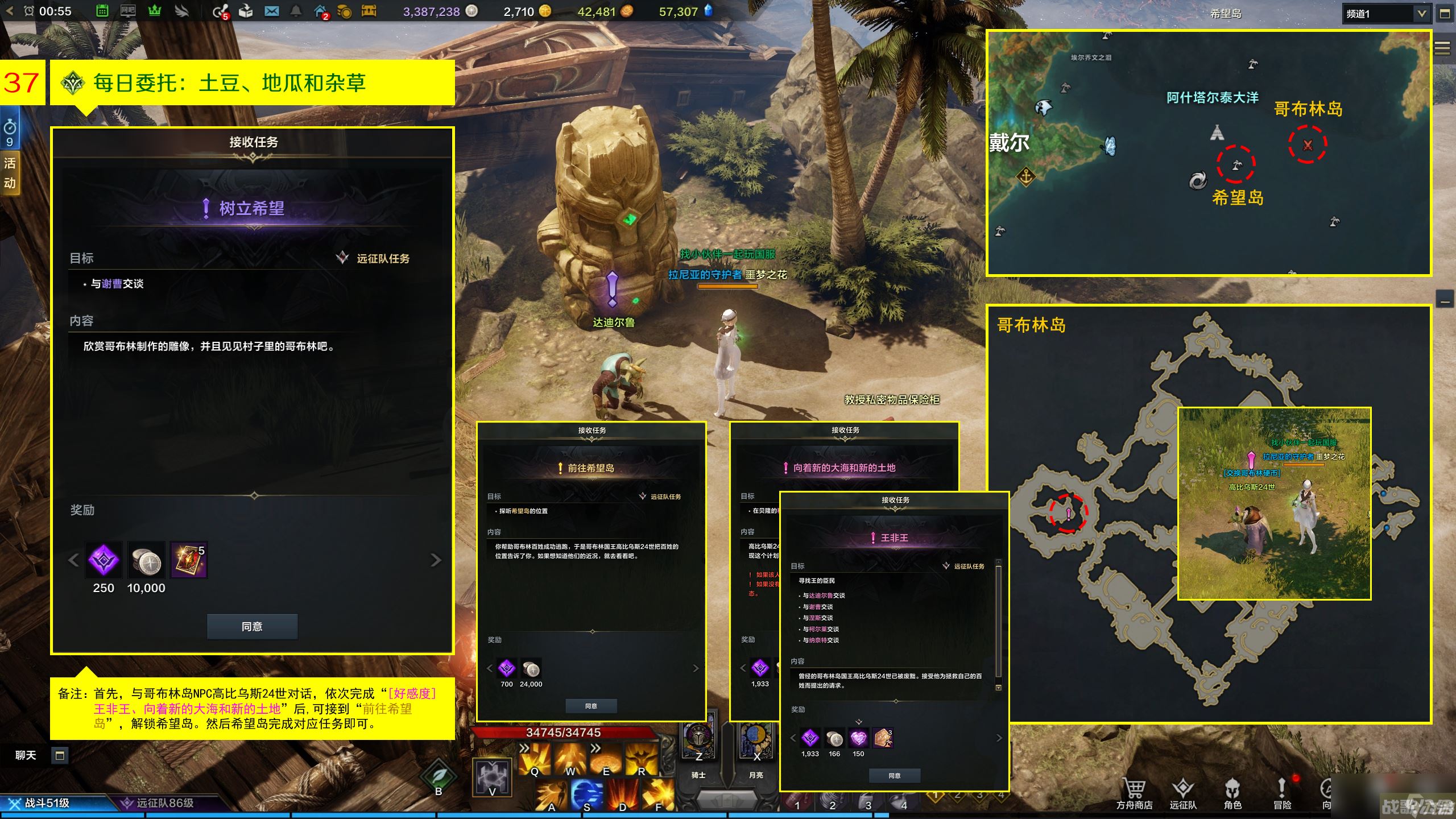The width and height of the screenshot is (1456, 819).
Task: Open the 冒险 adventure menu
Action: click(1282, 793)
